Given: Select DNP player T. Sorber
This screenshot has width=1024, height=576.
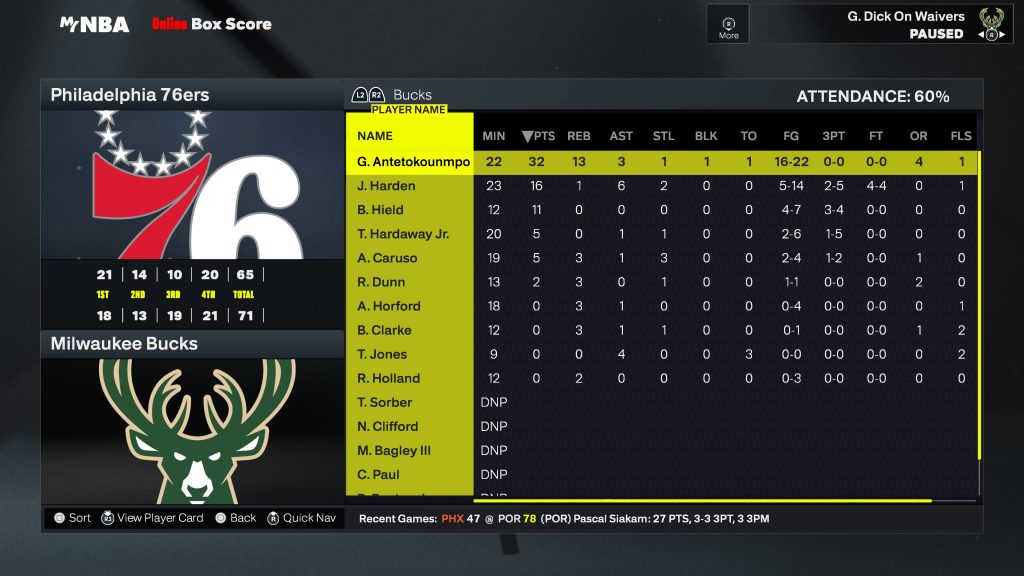Looking at the screenshot, I should (x=384, y=402).
